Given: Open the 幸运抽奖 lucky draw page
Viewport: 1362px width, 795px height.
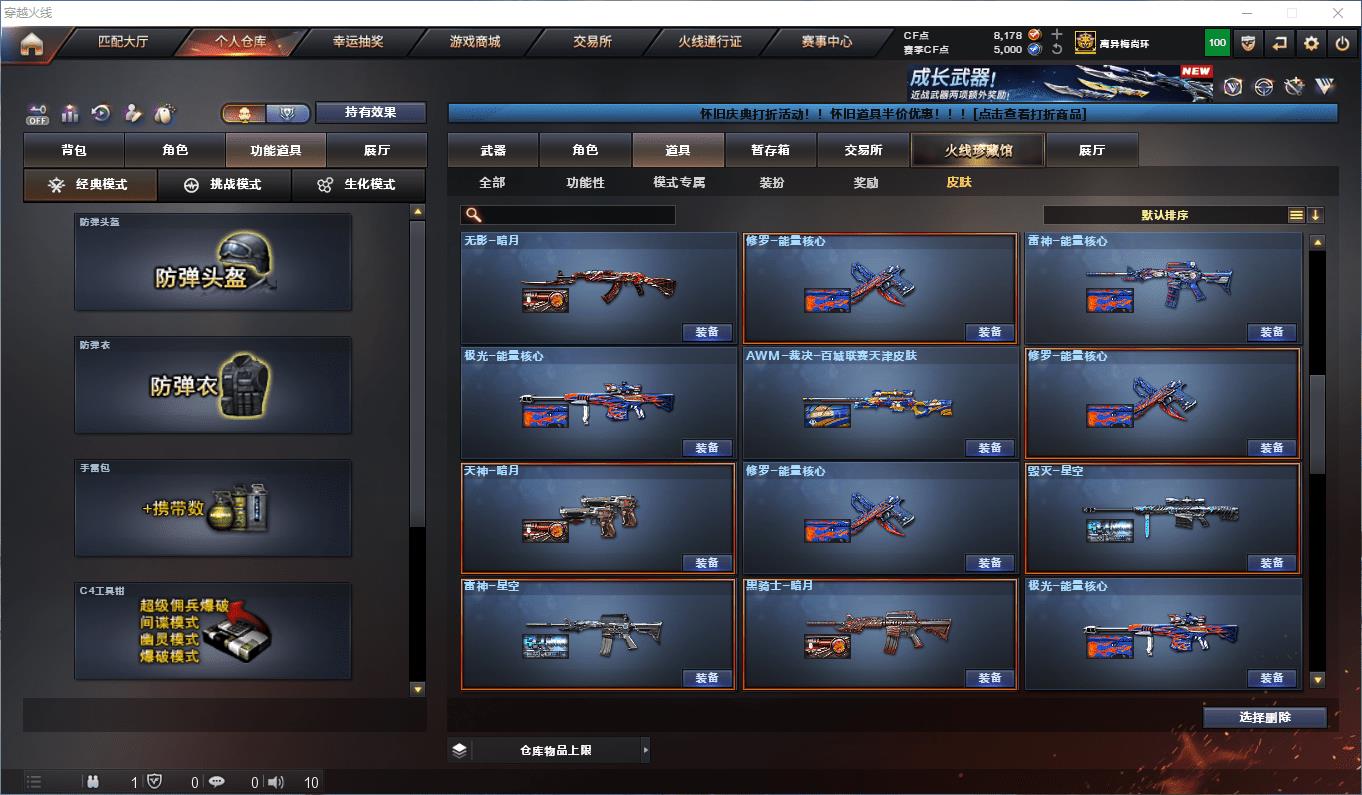Looking at the screenshot, I should click(x=358, y=42).
